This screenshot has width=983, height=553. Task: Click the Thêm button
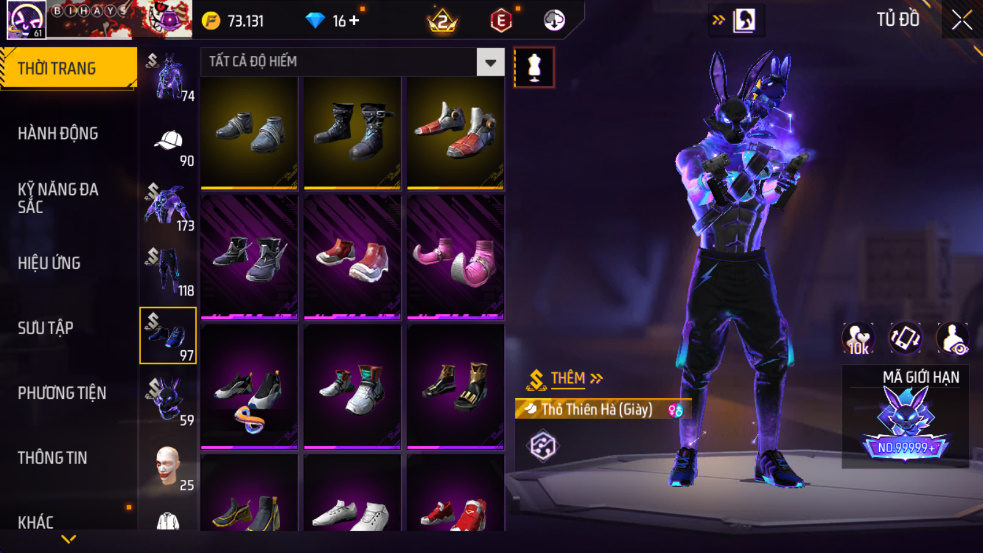click(x=567, y=378)
